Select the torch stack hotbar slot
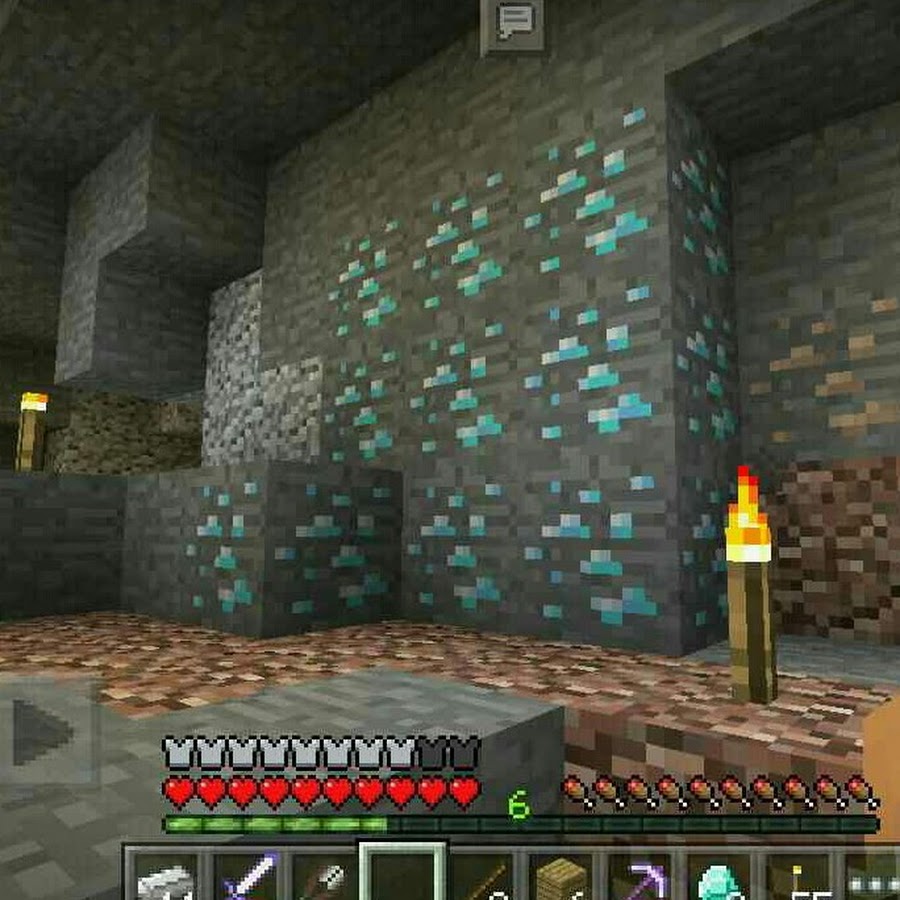This screenshot has width=900, height=900. tap(796, 877)
